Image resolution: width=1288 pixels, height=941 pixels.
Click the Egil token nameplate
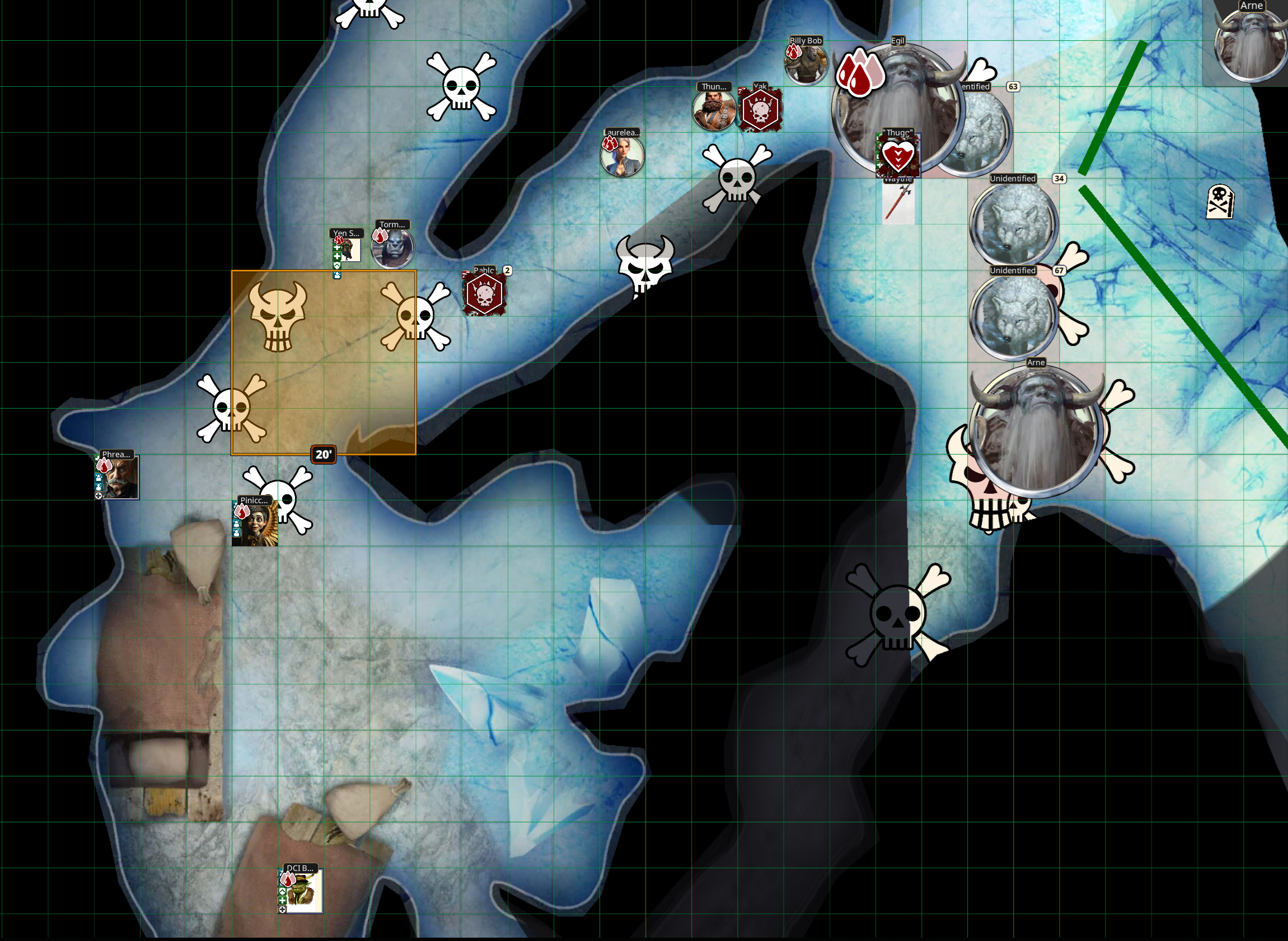point(898,41)
